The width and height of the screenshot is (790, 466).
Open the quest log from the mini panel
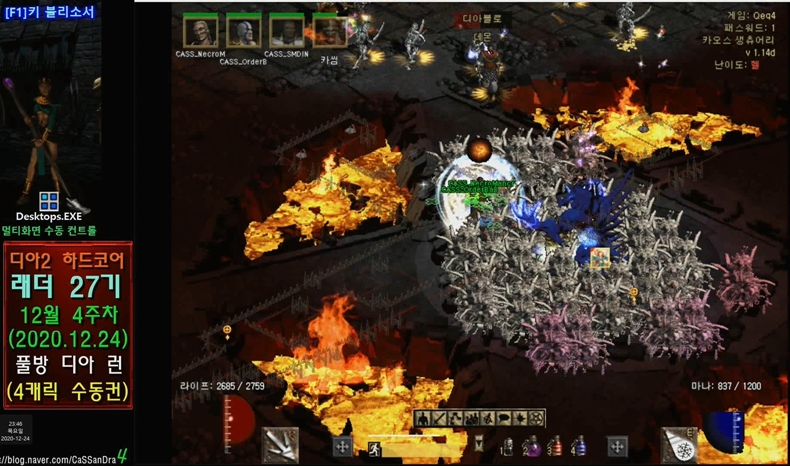pos(520,418)
